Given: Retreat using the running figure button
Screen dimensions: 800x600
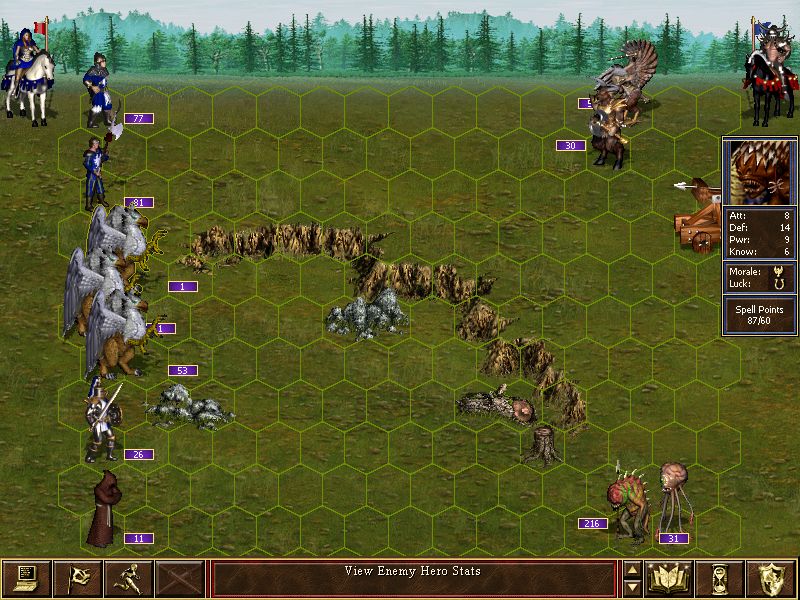Looking at the screenshot, I should 128,578.
